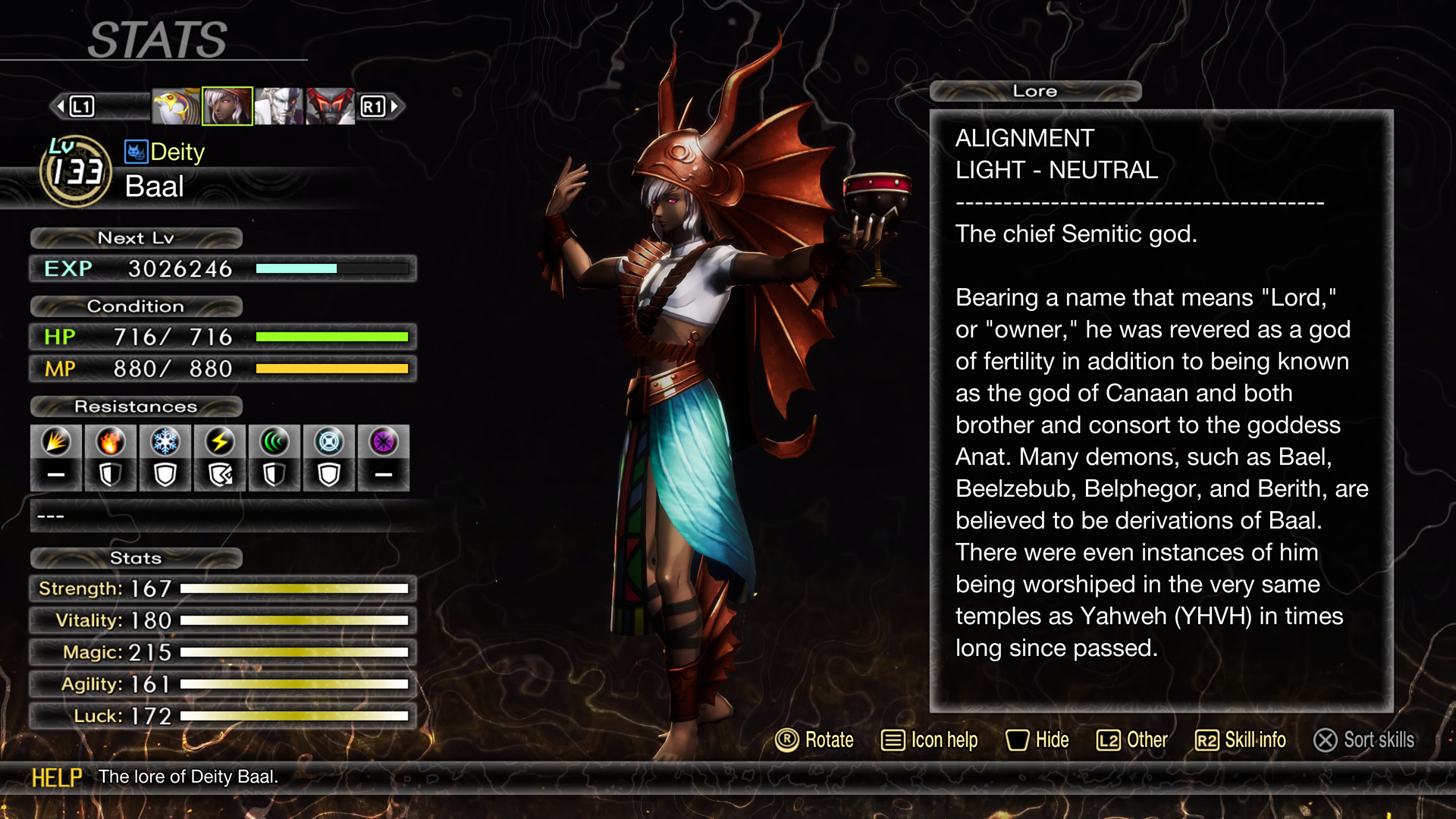
Task: Click the Deity race icon
Action: coord(136,152)
